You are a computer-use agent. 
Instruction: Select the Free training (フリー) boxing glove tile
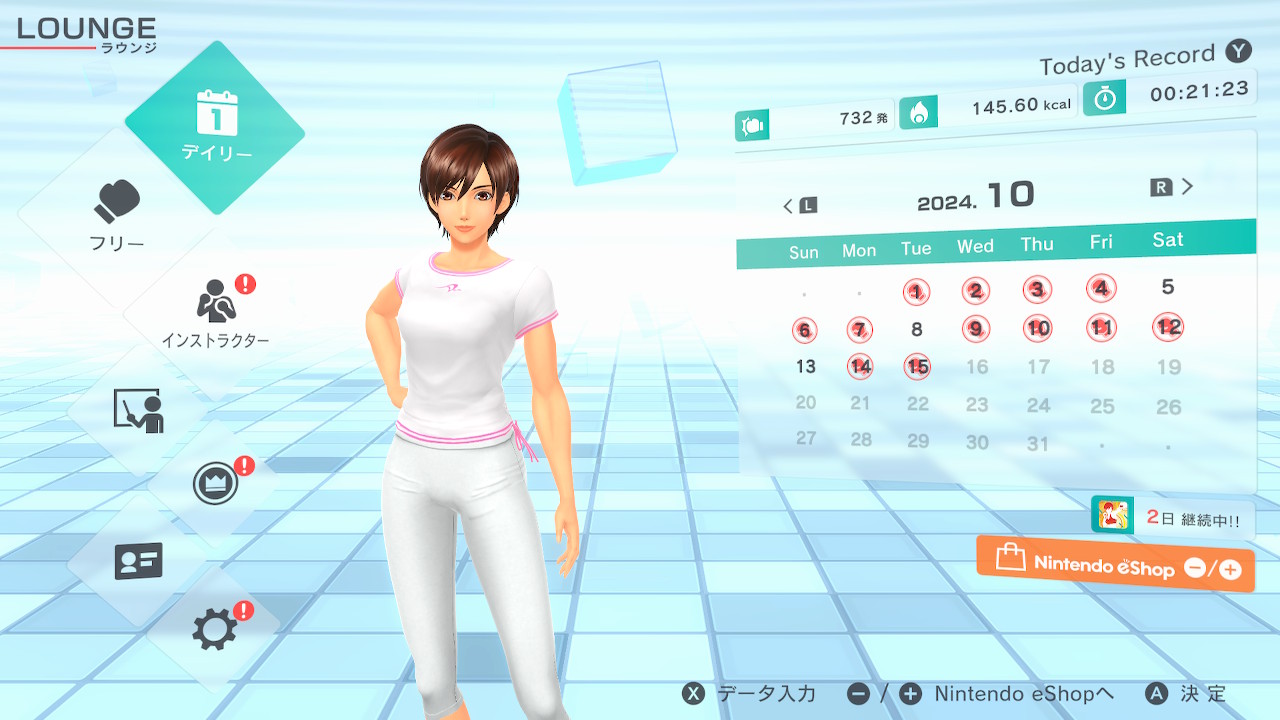point(118,215)
